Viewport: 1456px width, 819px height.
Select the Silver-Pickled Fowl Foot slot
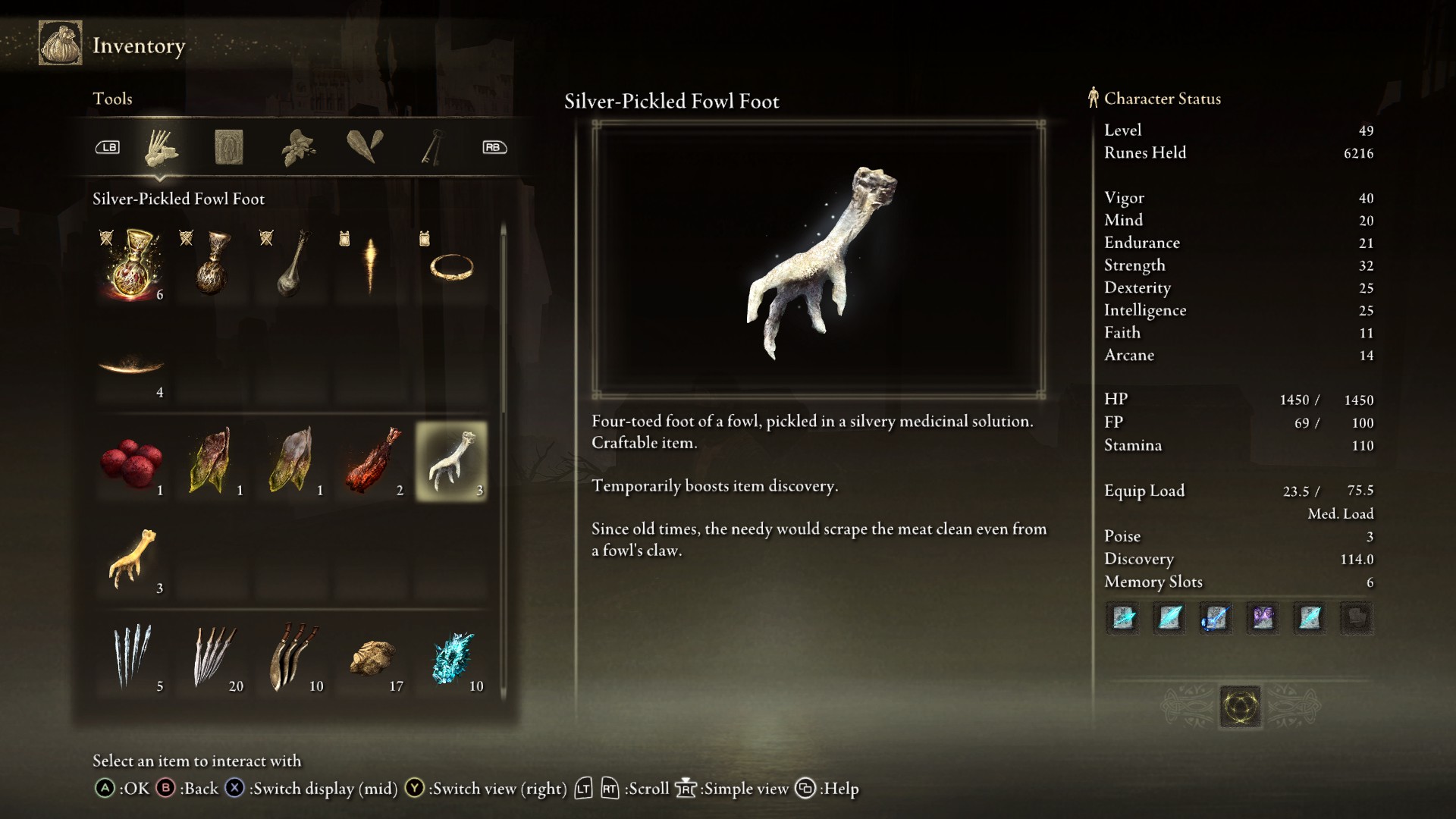pyautogui.click(x=451, y=461)
